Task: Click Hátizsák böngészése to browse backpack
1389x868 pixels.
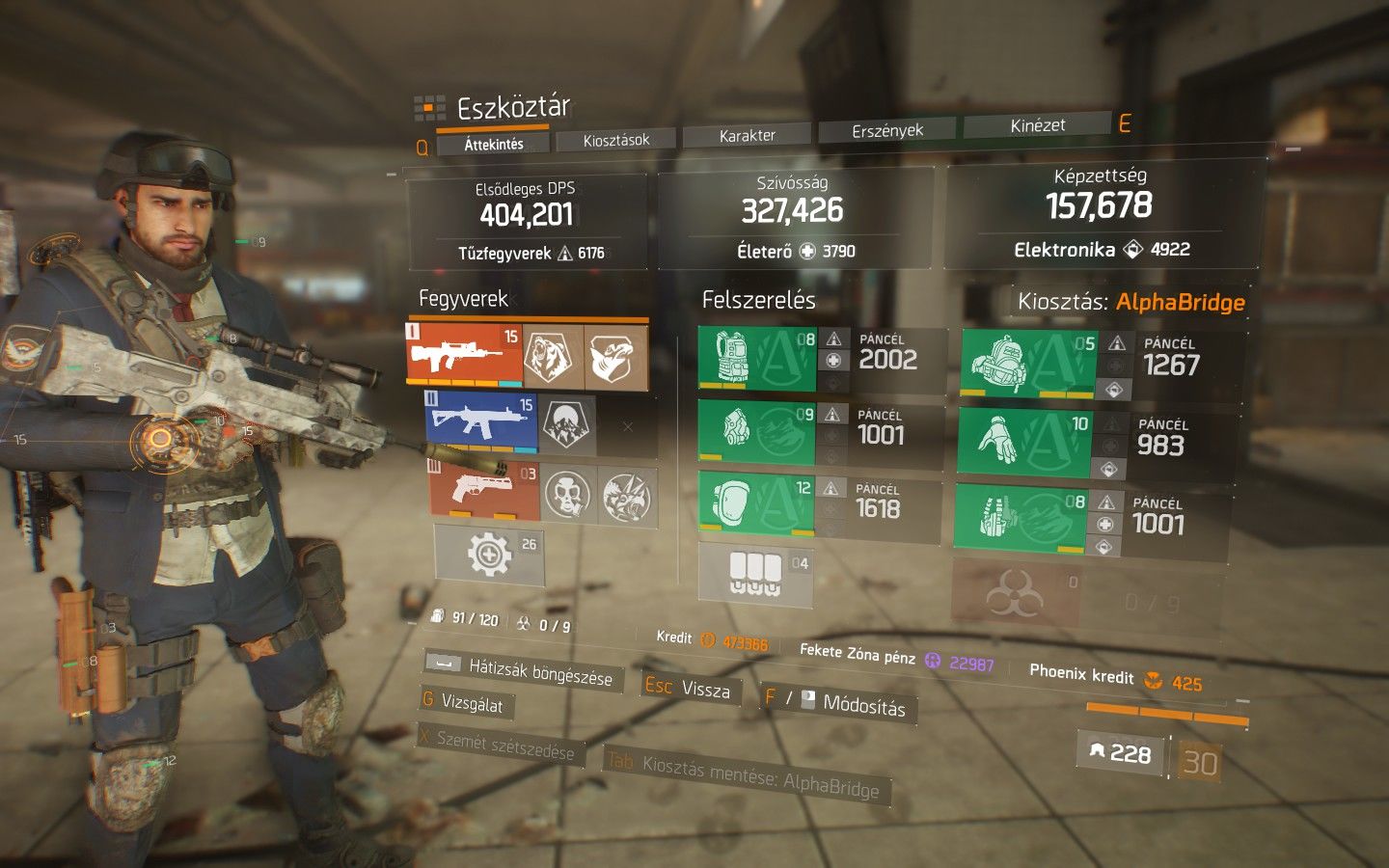Action: point(526,669)
